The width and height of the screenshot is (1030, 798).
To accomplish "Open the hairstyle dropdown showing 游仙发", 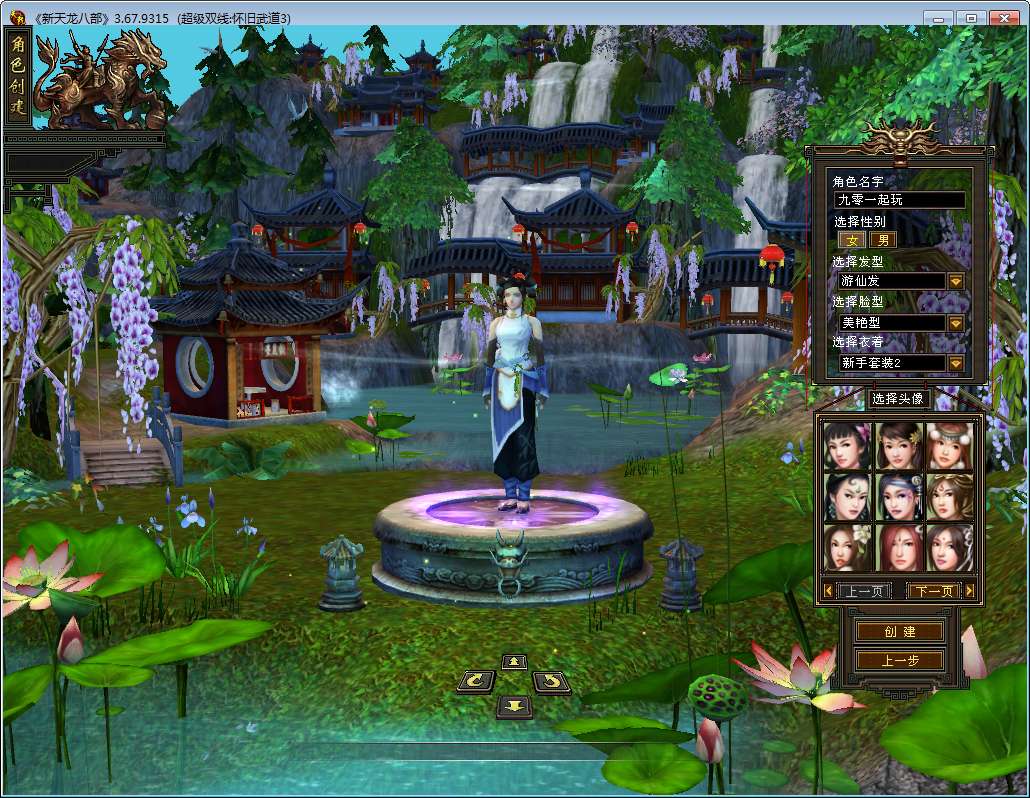I will [956, 281].
